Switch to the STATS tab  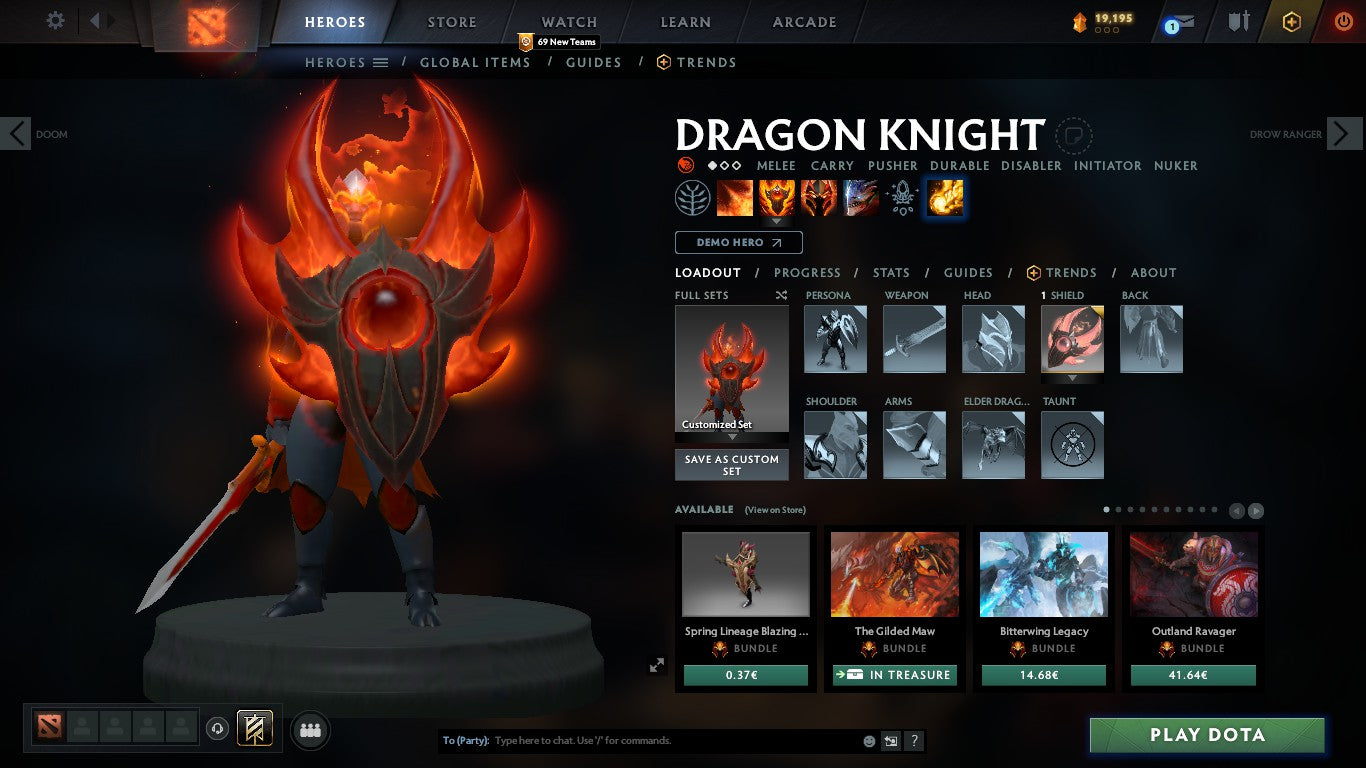[890, 272]
